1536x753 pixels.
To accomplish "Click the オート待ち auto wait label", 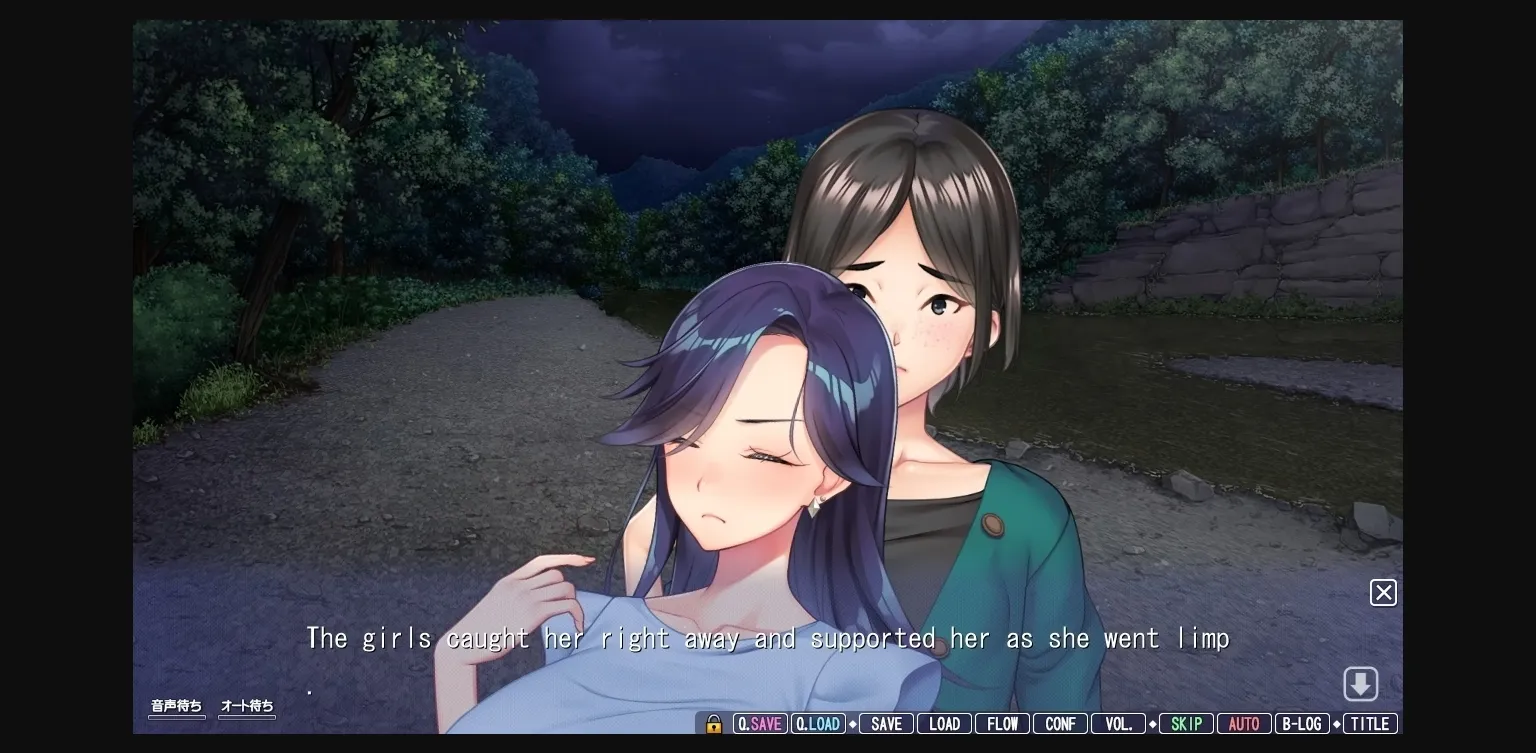I will coord(247,705).
